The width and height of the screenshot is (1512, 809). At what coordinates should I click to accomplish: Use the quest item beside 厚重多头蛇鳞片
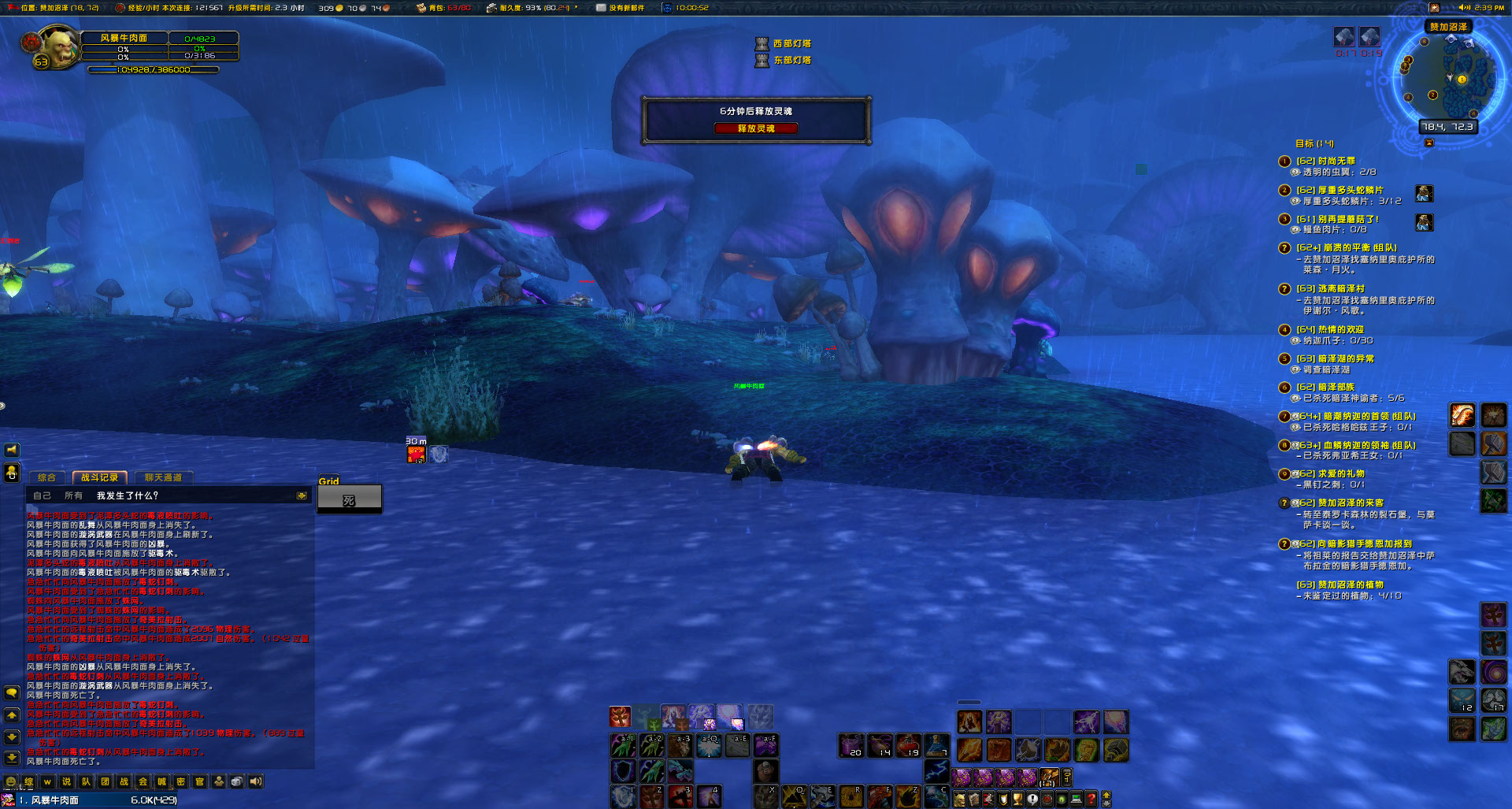click(x=1424, y=193)
